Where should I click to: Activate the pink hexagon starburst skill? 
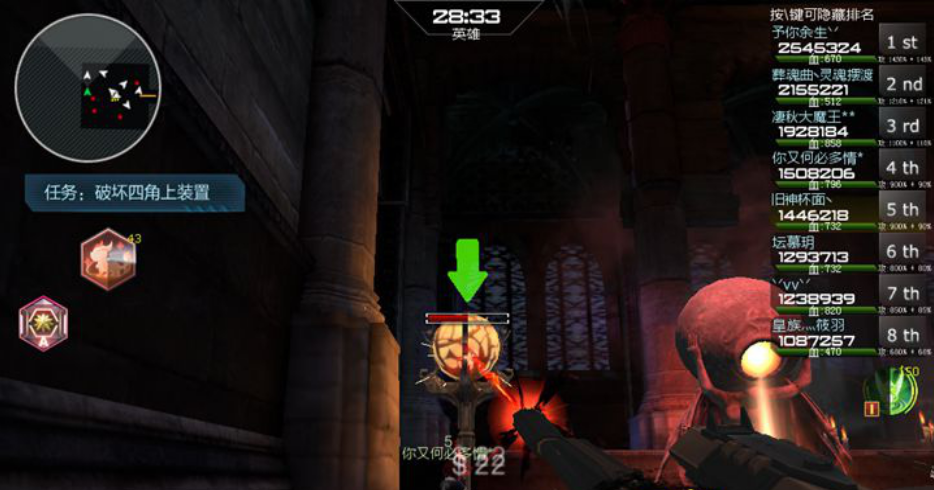click(x=43, y=324)
